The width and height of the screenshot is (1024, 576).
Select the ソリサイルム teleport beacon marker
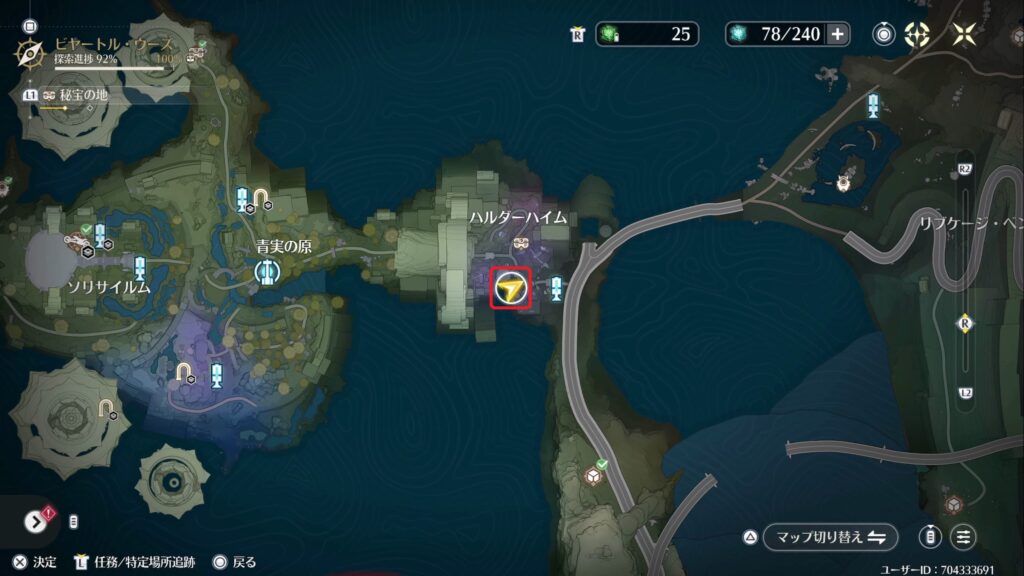(140, 267)
